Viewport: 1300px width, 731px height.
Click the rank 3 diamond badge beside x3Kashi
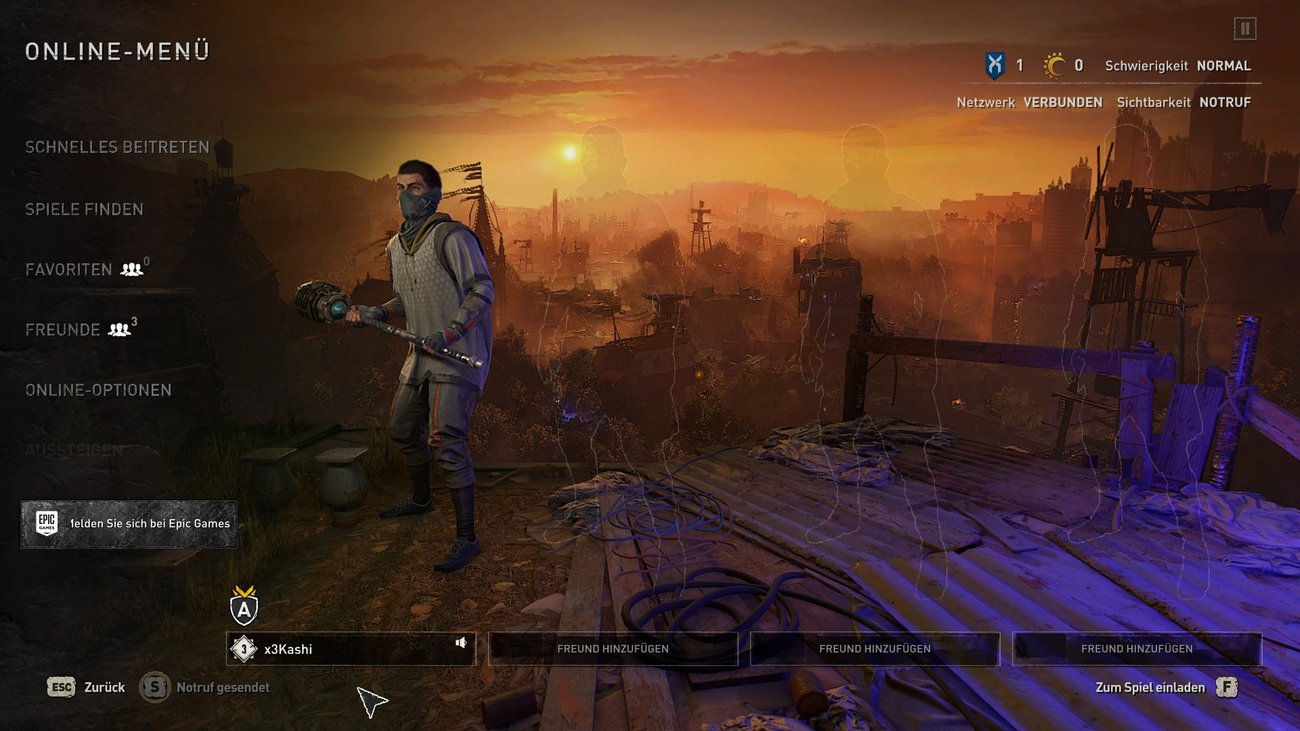[x=243, y=648]
